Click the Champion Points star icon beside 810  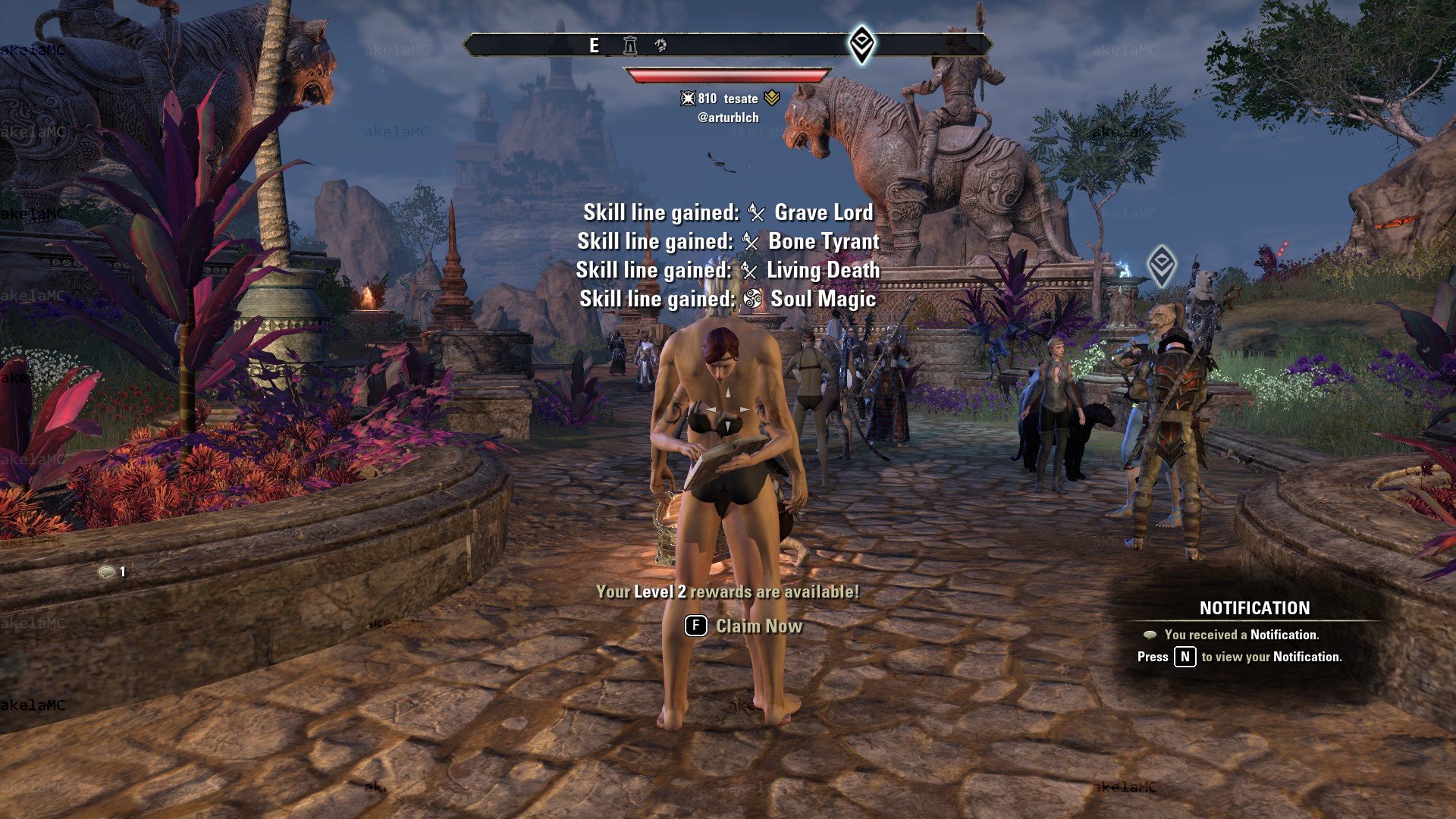[689, 99]
